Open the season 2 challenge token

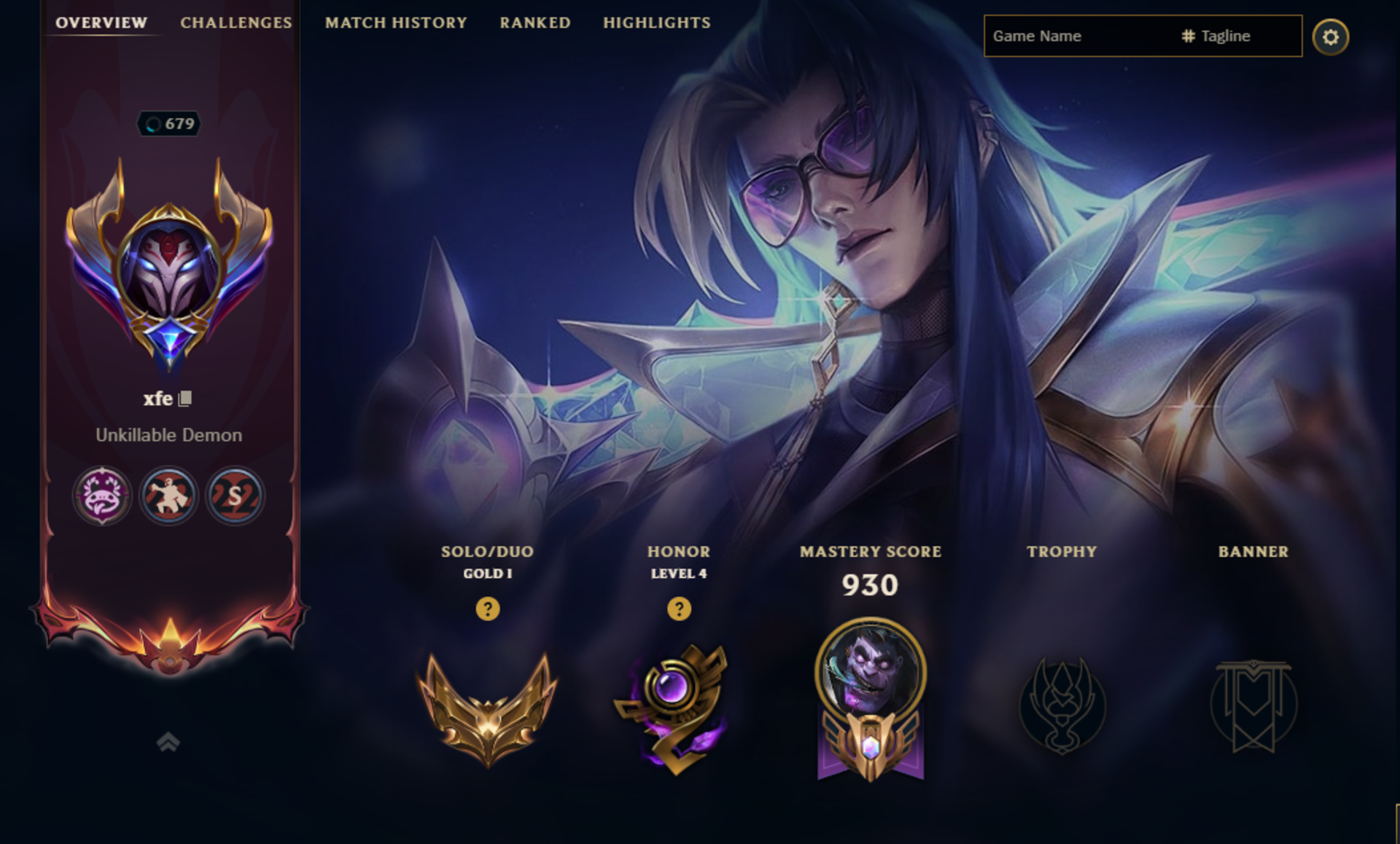(x=235, y=495)
